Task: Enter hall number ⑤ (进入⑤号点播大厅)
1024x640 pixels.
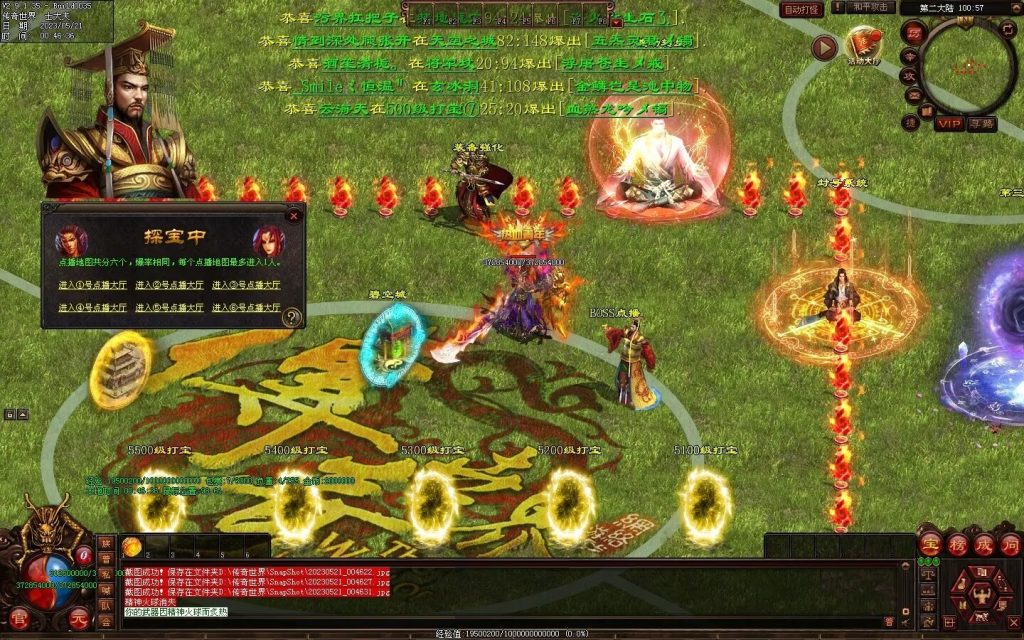Action: (169, 309)
